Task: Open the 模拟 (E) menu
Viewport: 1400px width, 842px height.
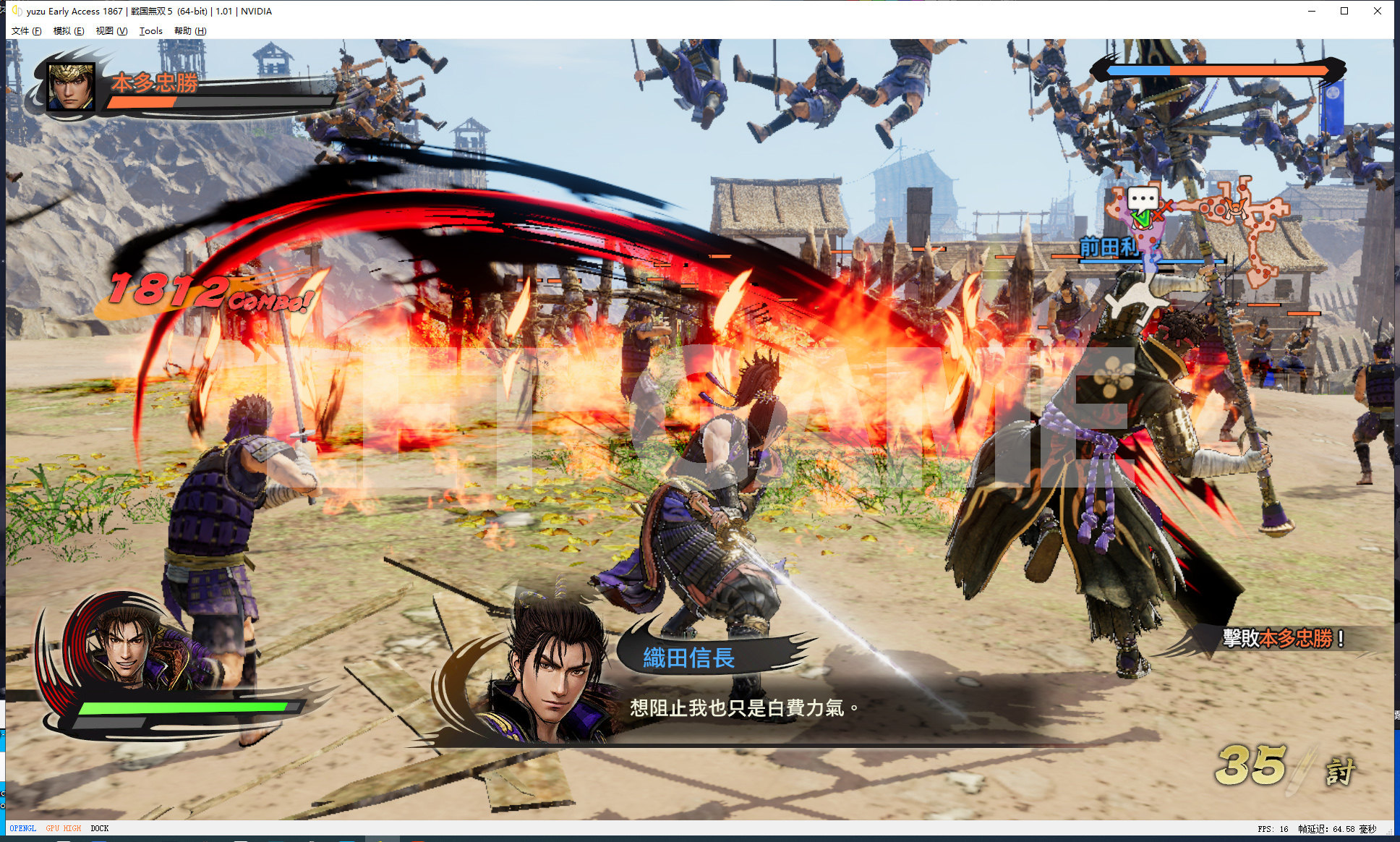Action: coord(69,31)
